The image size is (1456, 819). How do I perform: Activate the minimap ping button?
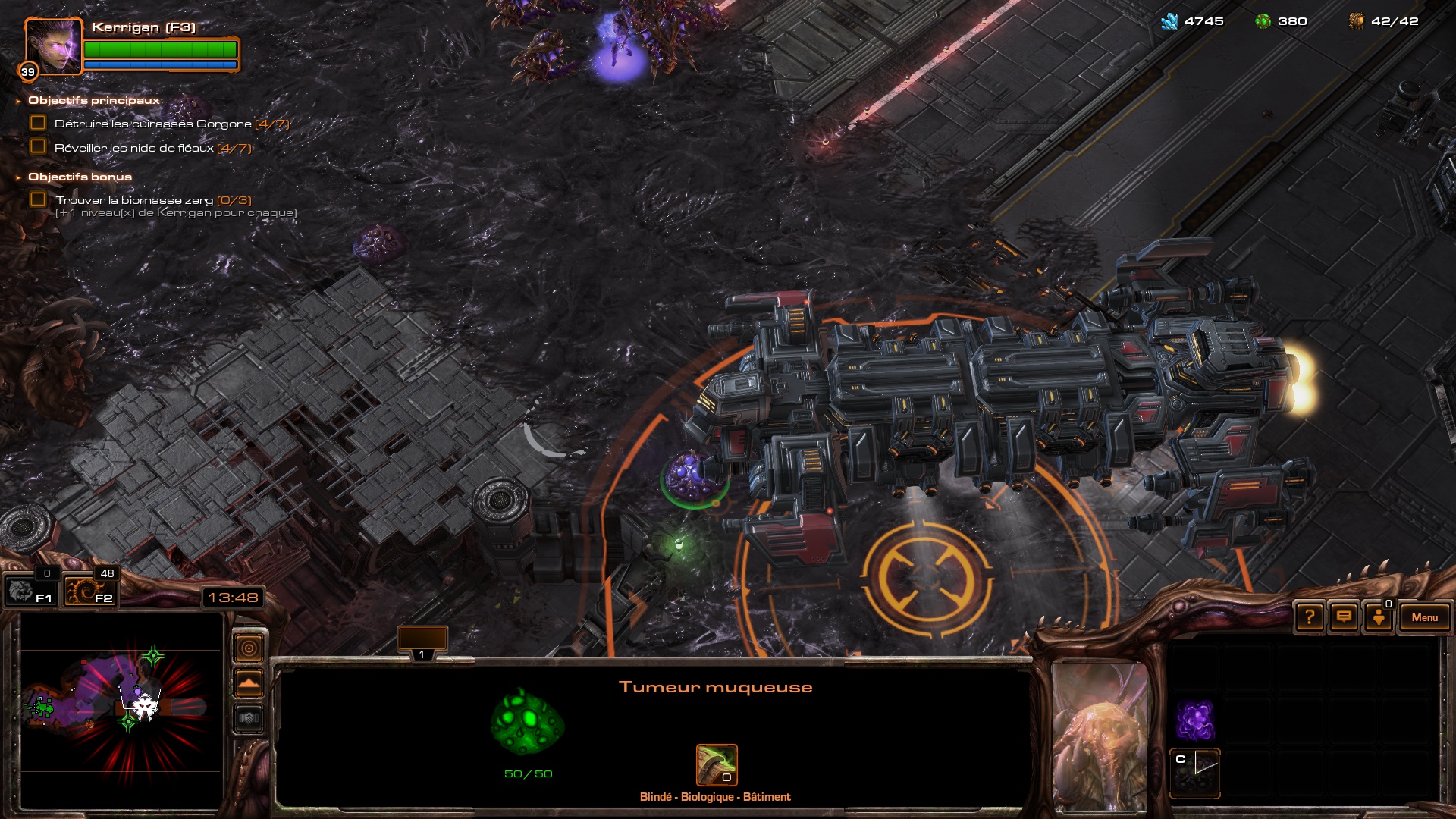(249, 648)
